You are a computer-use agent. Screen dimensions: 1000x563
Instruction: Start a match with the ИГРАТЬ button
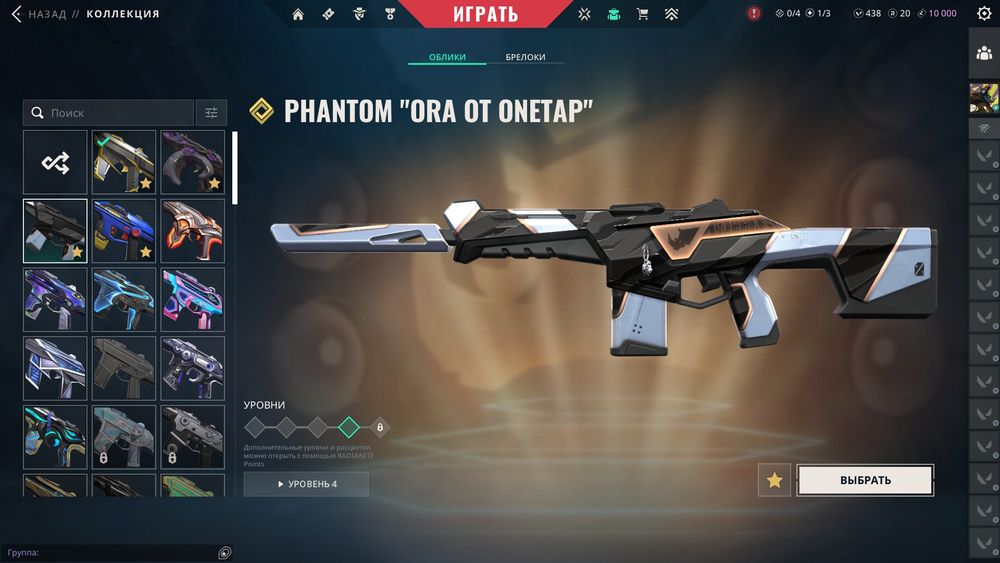click(x=486, y=14)
